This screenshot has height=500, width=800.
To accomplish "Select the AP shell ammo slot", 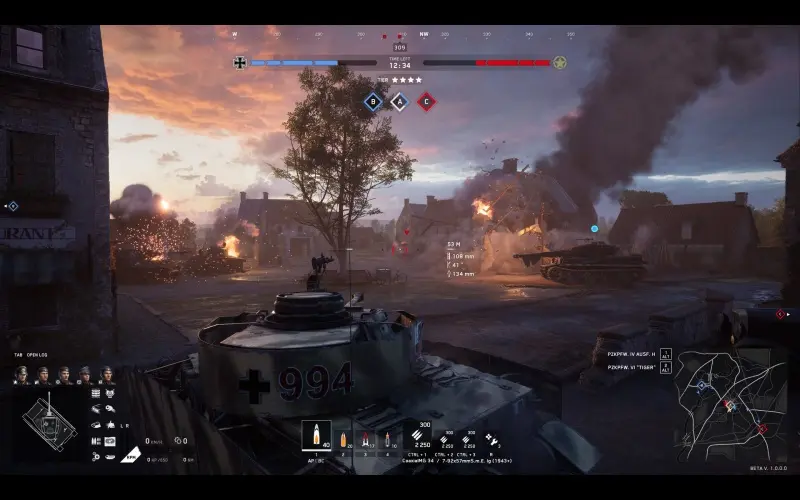I will [316, 435].
